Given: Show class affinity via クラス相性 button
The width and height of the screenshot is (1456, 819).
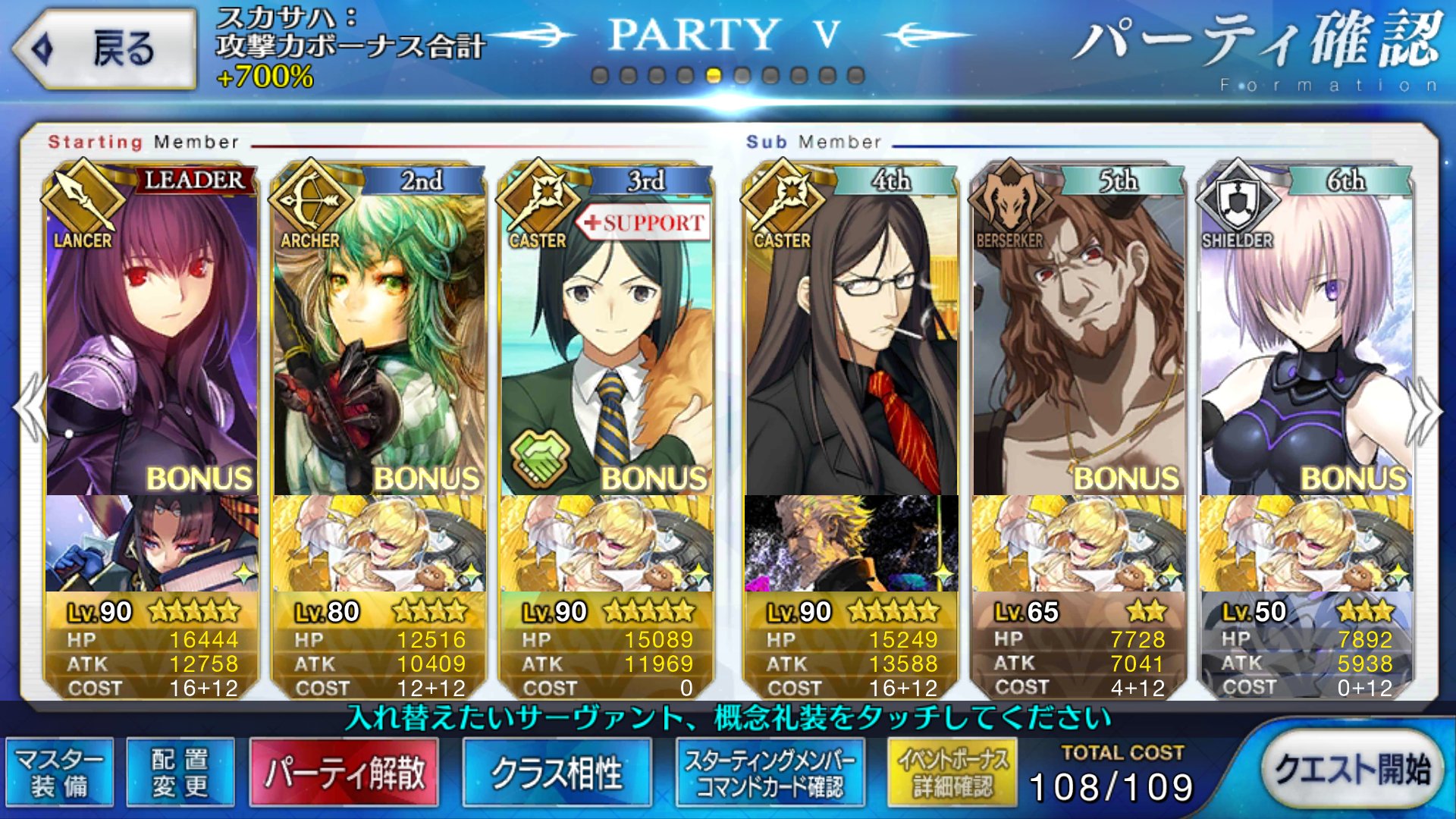Looking at the screenshot, I should (557, 772).
